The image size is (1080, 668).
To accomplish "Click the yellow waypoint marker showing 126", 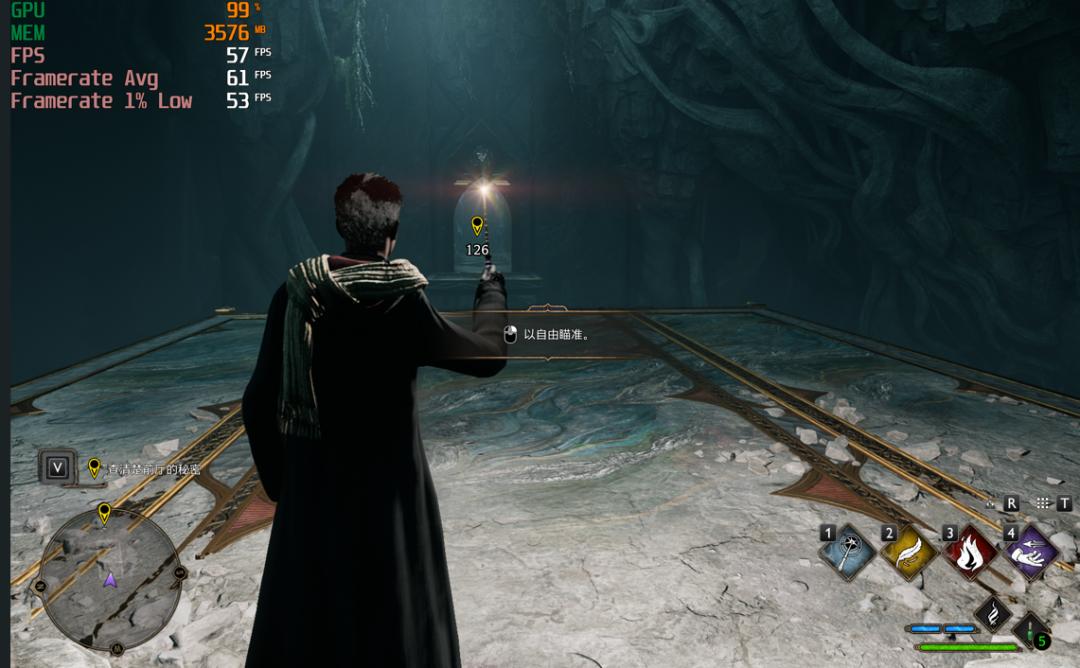I will click(477, 227).
